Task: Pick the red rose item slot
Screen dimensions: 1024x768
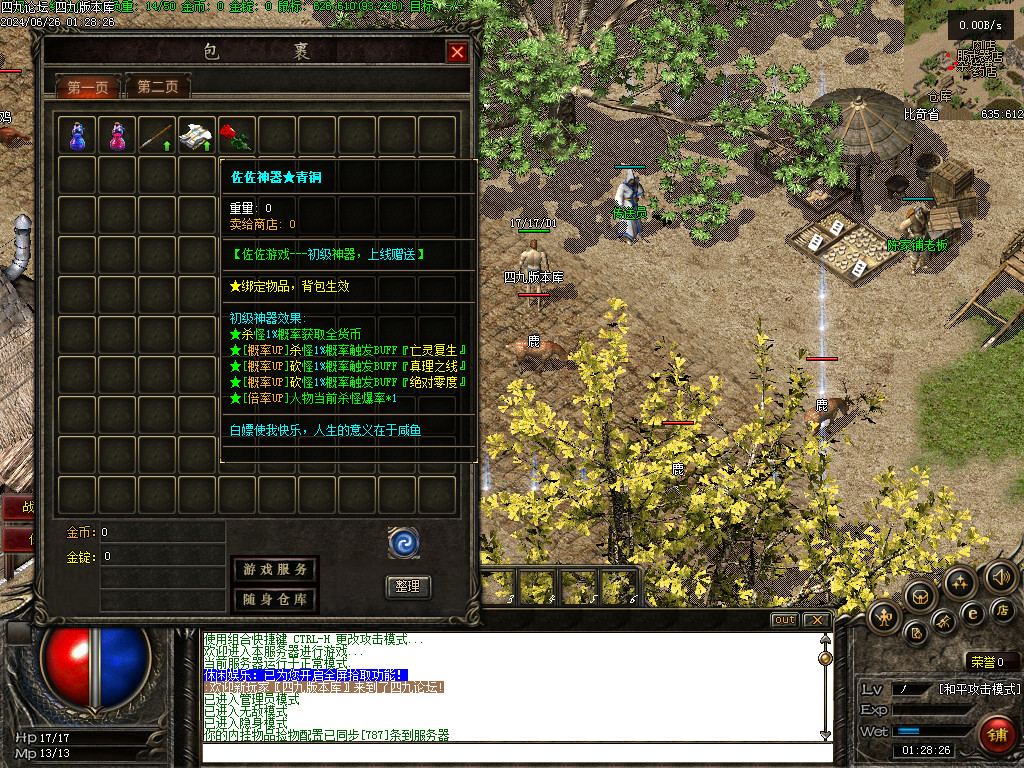Action: (x=237, y=135)
